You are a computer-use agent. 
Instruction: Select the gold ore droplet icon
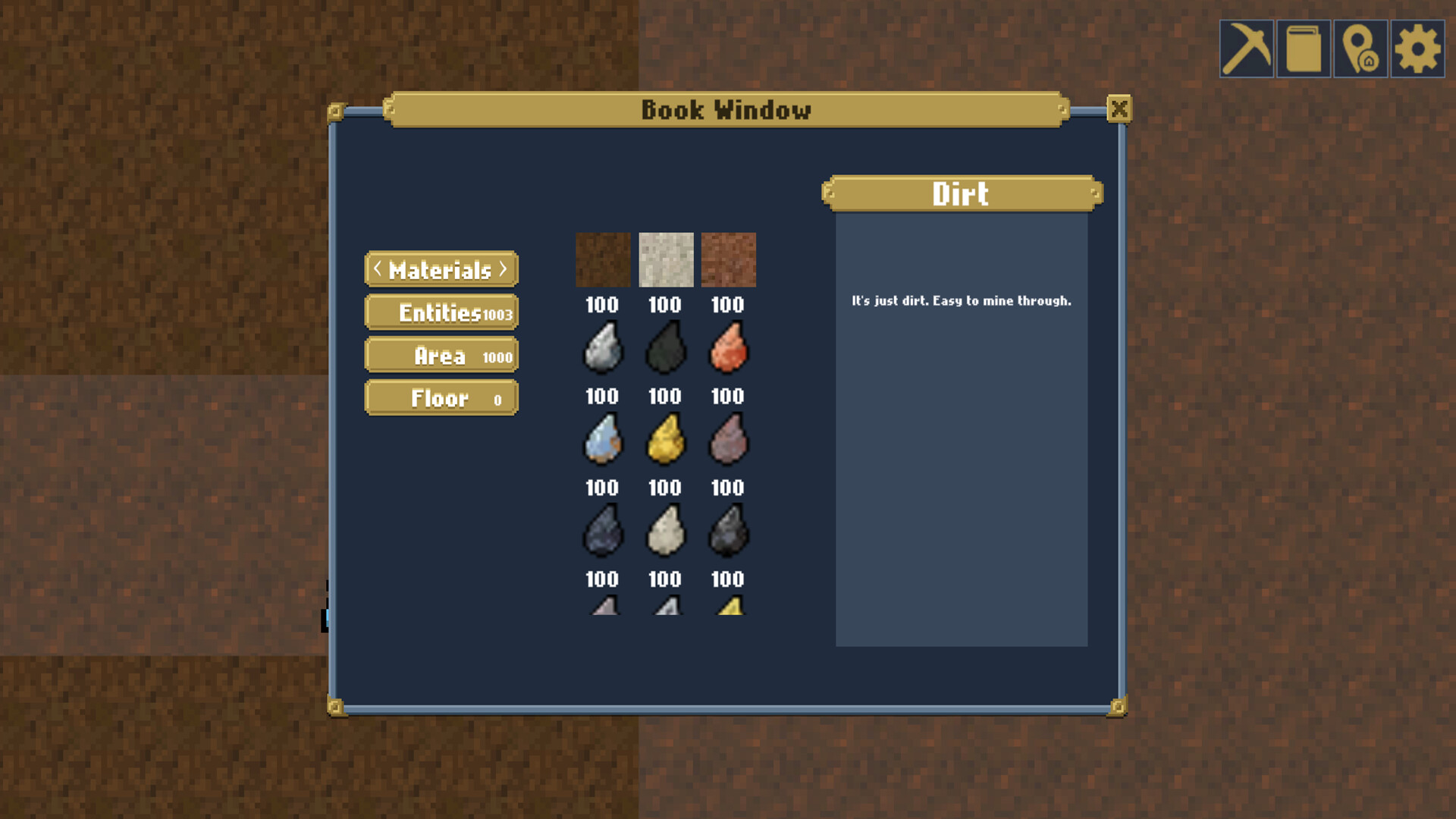(x=665, y=438)
